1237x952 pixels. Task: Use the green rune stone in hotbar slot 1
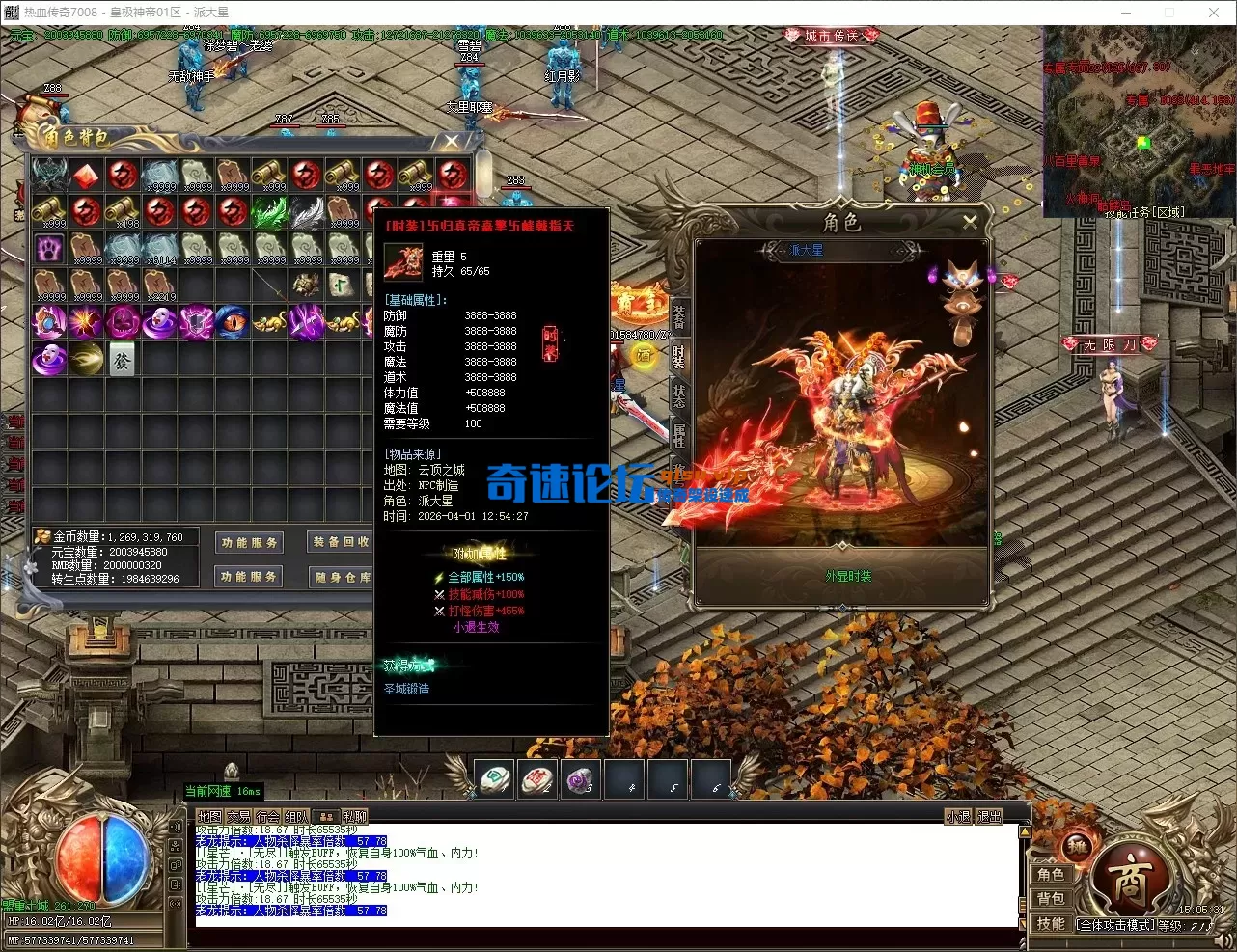click(x=495, y=778)
